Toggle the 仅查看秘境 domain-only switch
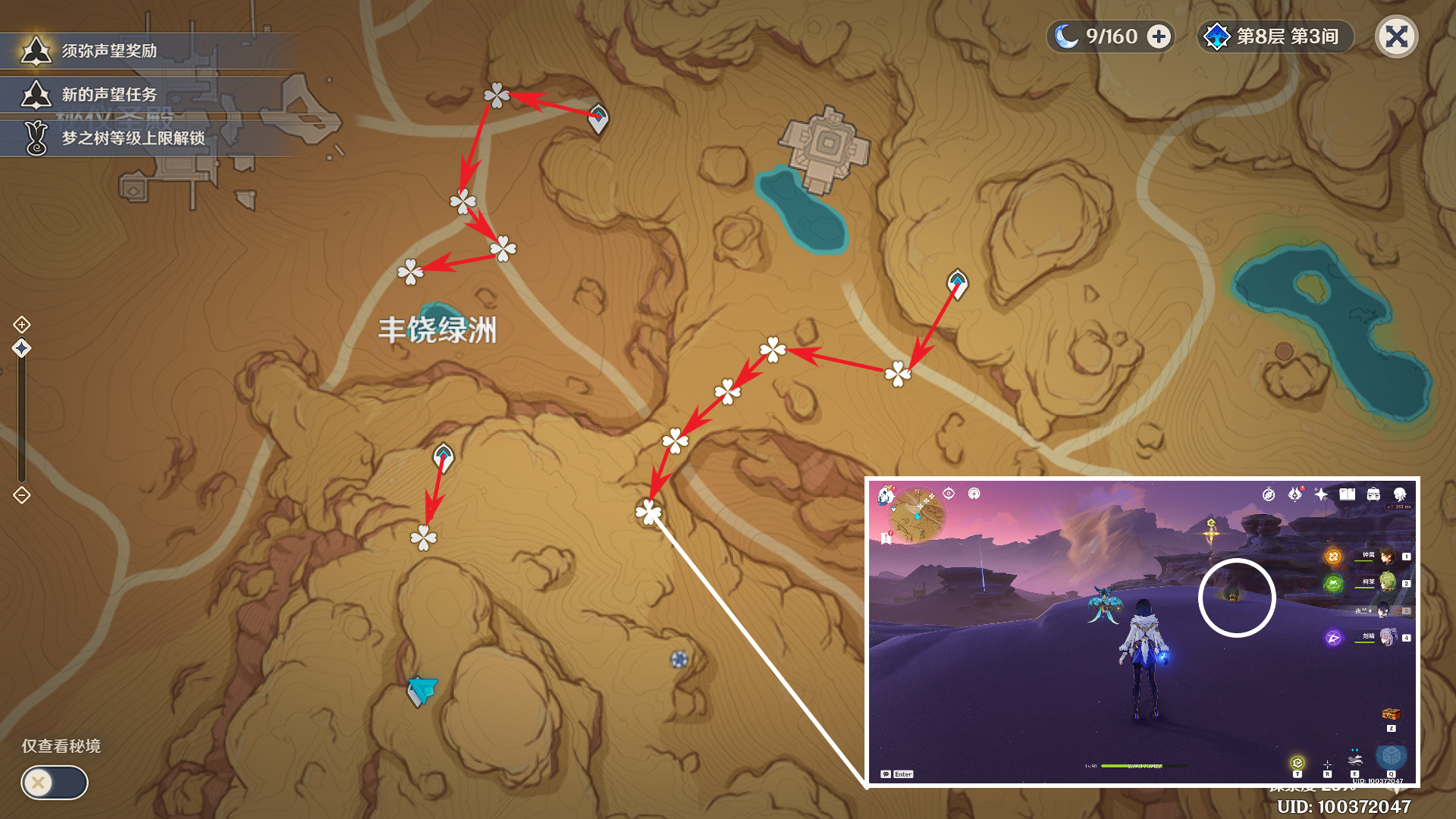Viewport: 1456px width, 819px height. pos(54,782)
